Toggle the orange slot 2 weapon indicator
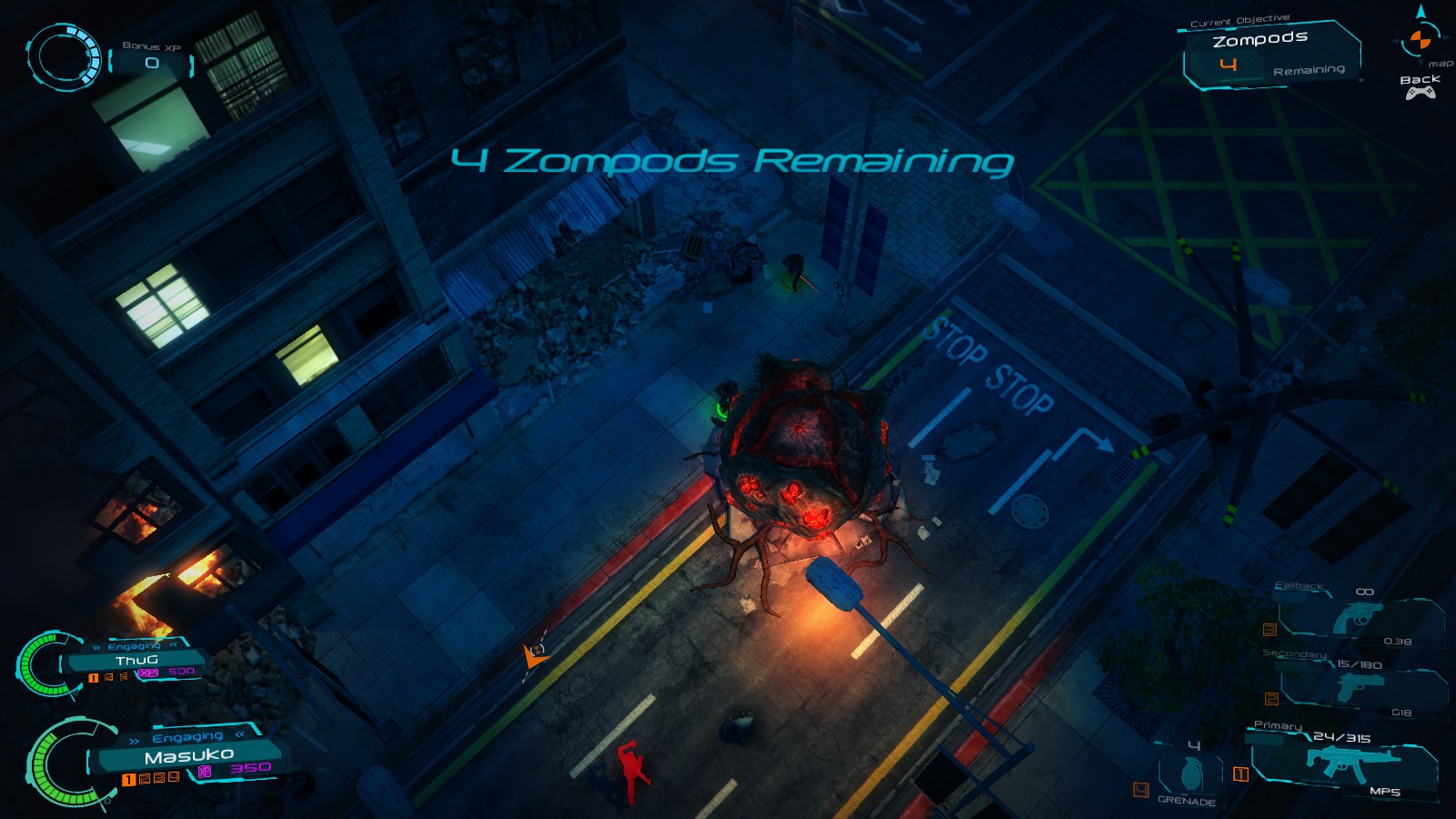Viewport: 1456px width, 819px height. click(1271, 699)
